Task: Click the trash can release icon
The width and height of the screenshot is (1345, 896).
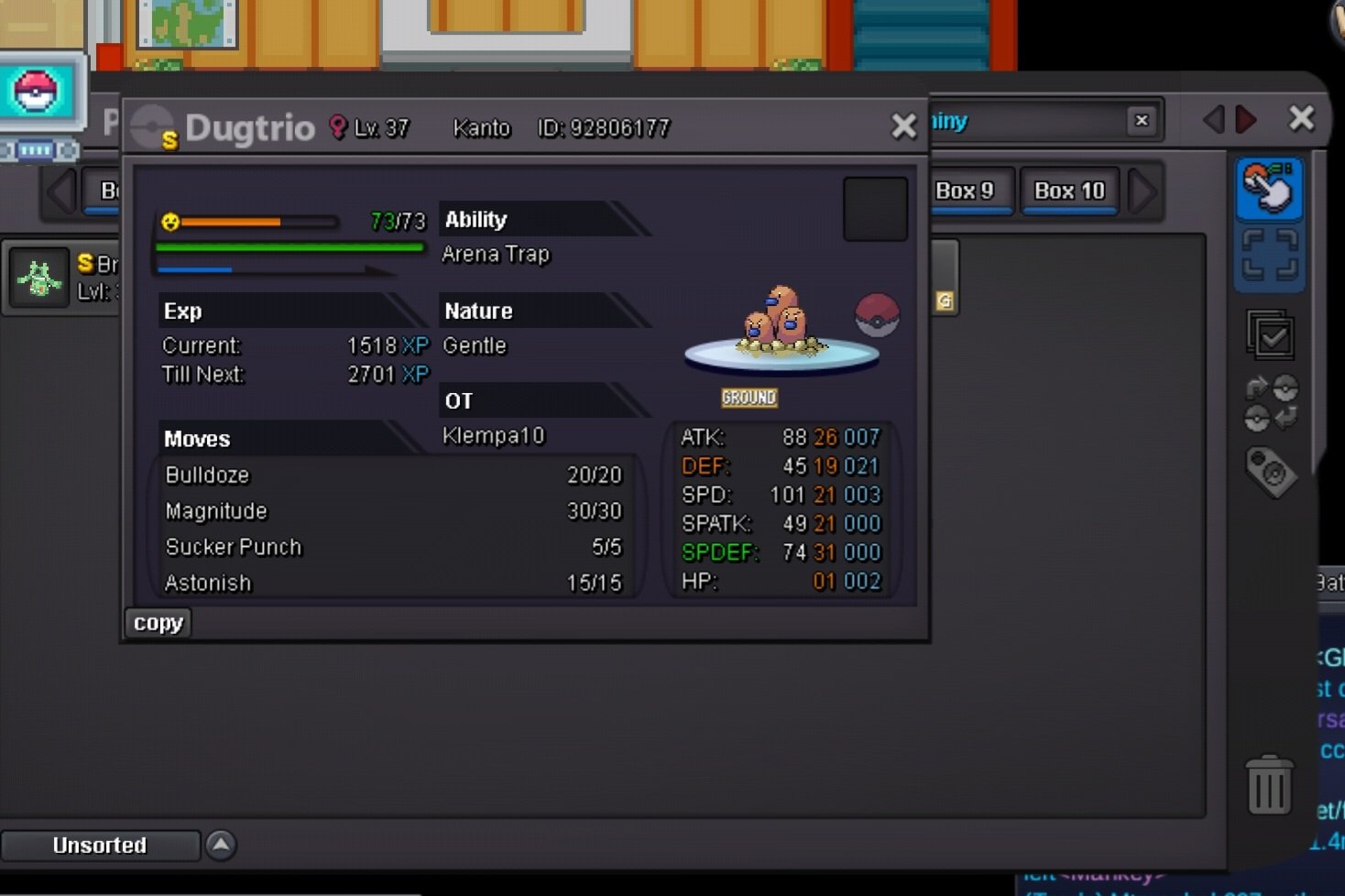Action: (x=1269, y=785)
